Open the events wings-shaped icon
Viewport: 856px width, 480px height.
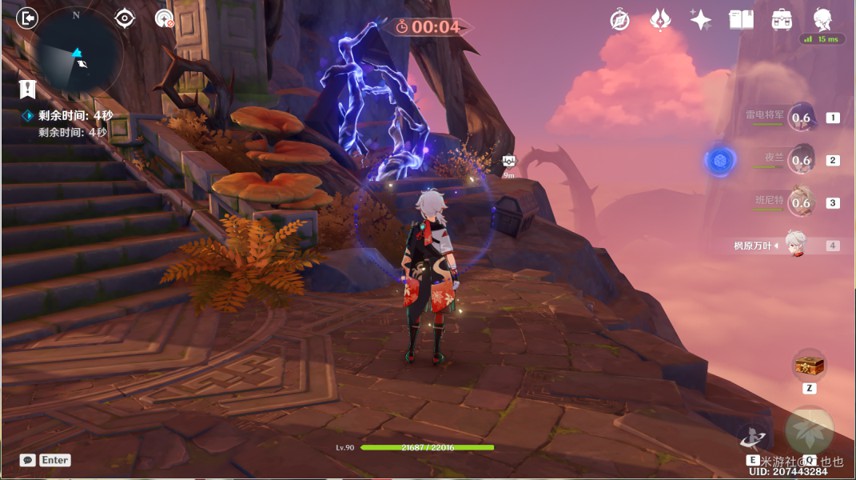[661, 20]
